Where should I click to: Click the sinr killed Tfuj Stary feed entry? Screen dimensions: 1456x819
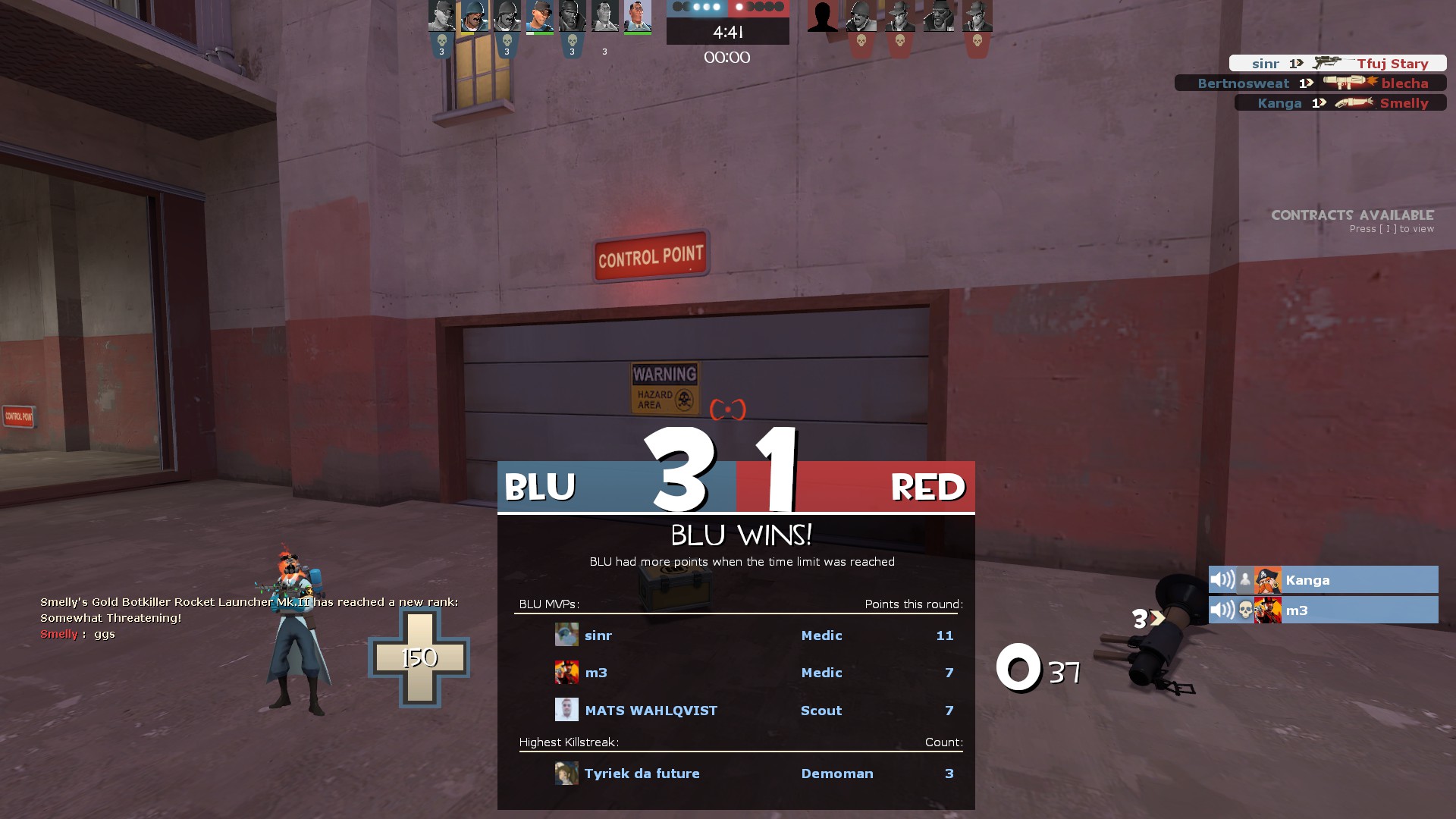[1338, 64]
